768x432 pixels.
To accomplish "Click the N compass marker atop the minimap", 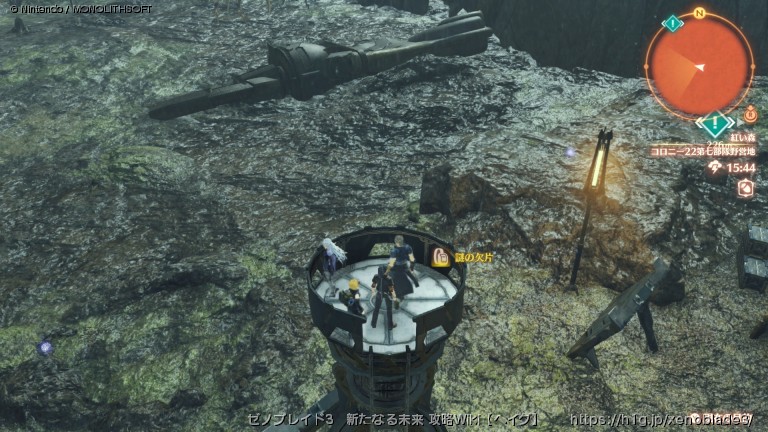I will point(699,13).
